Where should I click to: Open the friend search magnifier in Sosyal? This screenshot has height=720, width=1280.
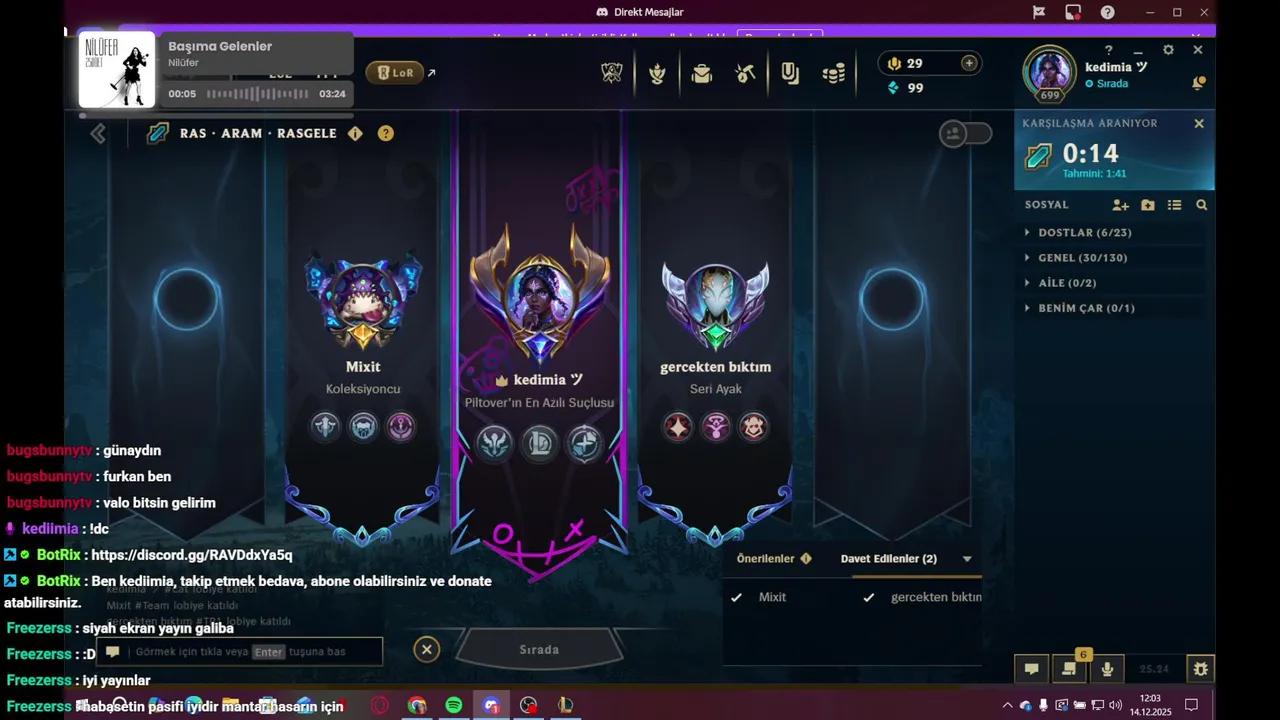[x=1201, y=204]
